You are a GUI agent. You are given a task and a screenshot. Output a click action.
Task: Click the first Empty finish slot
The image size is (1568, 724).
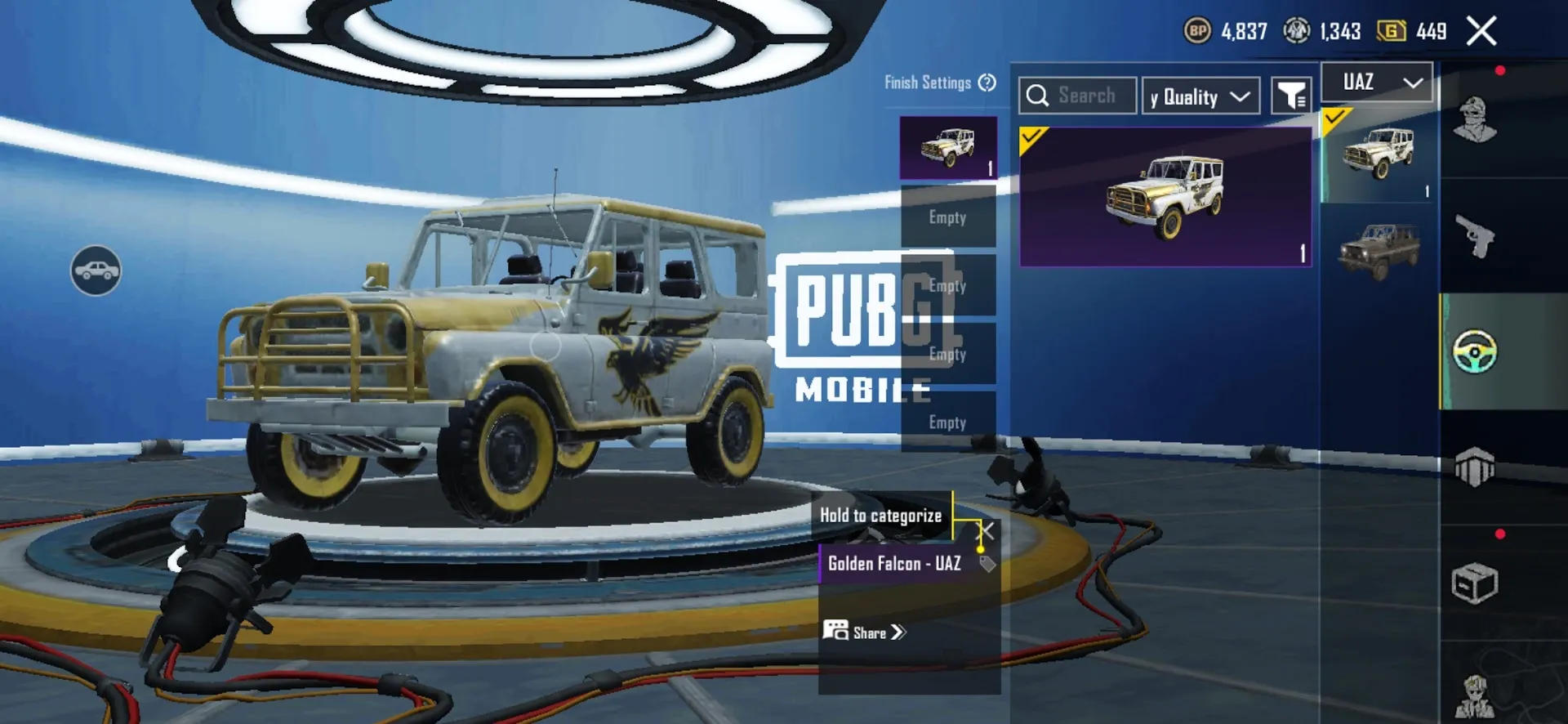(x=947, y=216)
